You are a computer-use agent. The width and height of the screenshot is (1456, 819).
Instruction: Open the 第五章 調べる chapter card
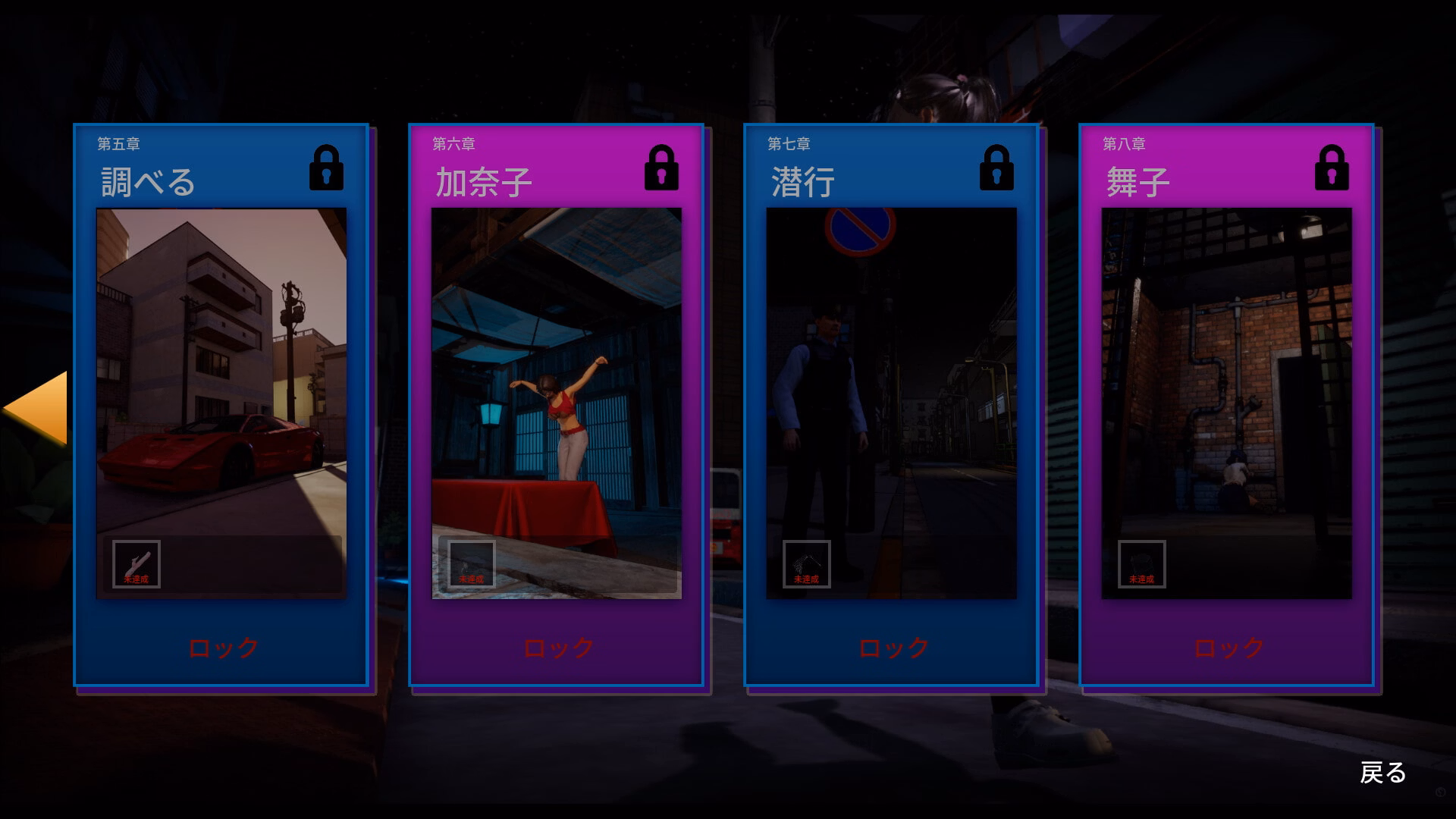(221, 406)
